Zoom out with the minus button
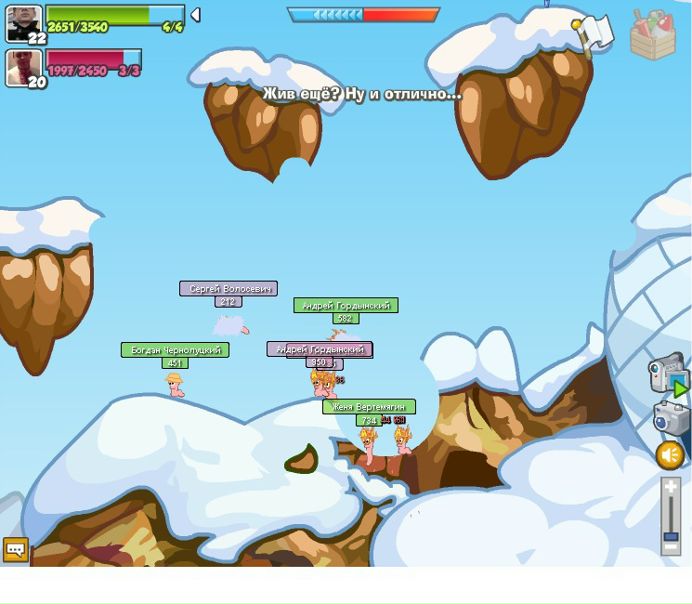The width and height of the screenshot is (692, 604). click(x=670, y=547)
